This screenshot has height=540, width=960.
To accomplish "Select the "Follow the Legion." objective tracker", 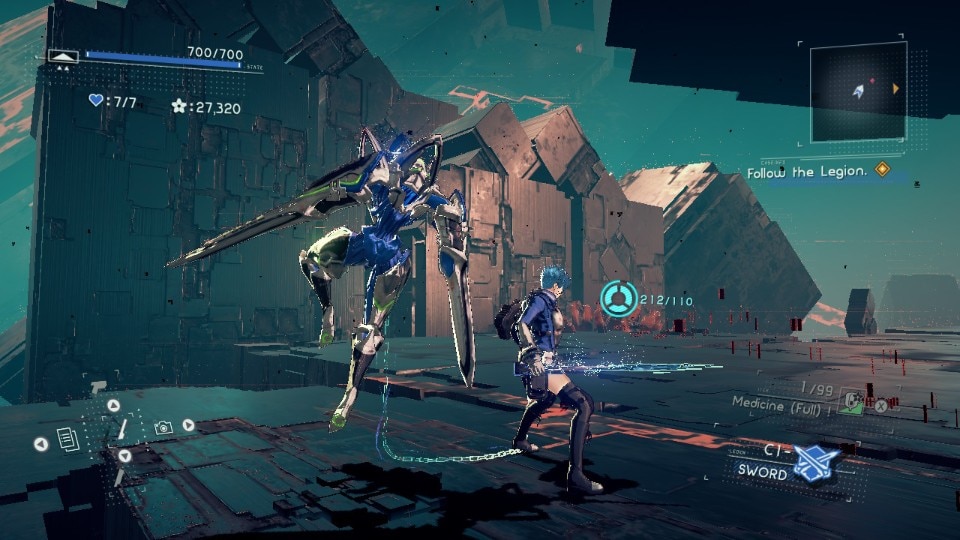I will click(807, 172).
